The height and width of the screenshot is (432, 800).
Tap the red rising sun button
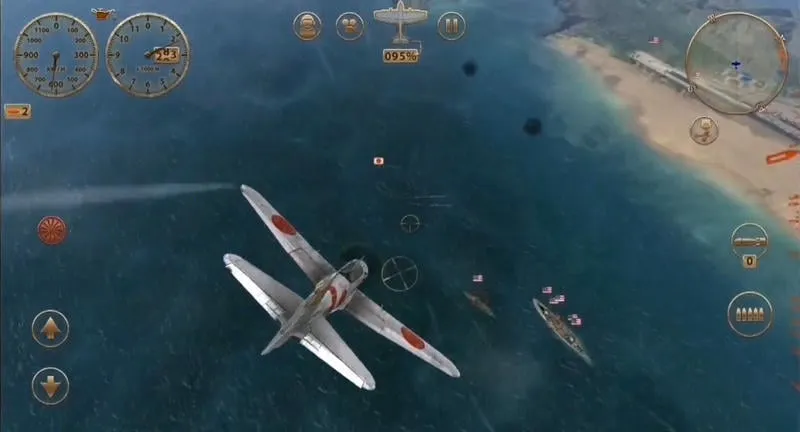(53, 230)
